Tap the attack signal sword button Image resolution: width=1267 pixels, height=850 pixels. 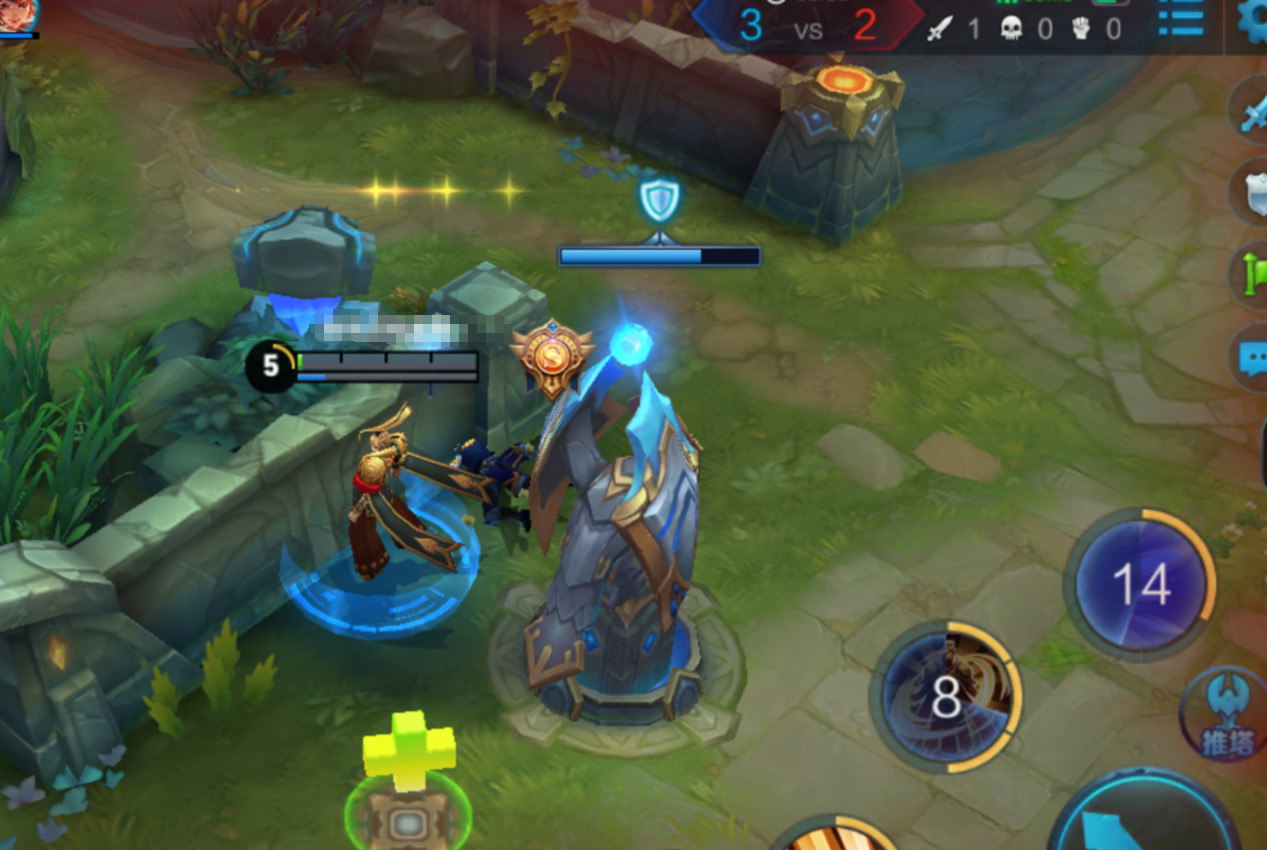(1251, 112)
